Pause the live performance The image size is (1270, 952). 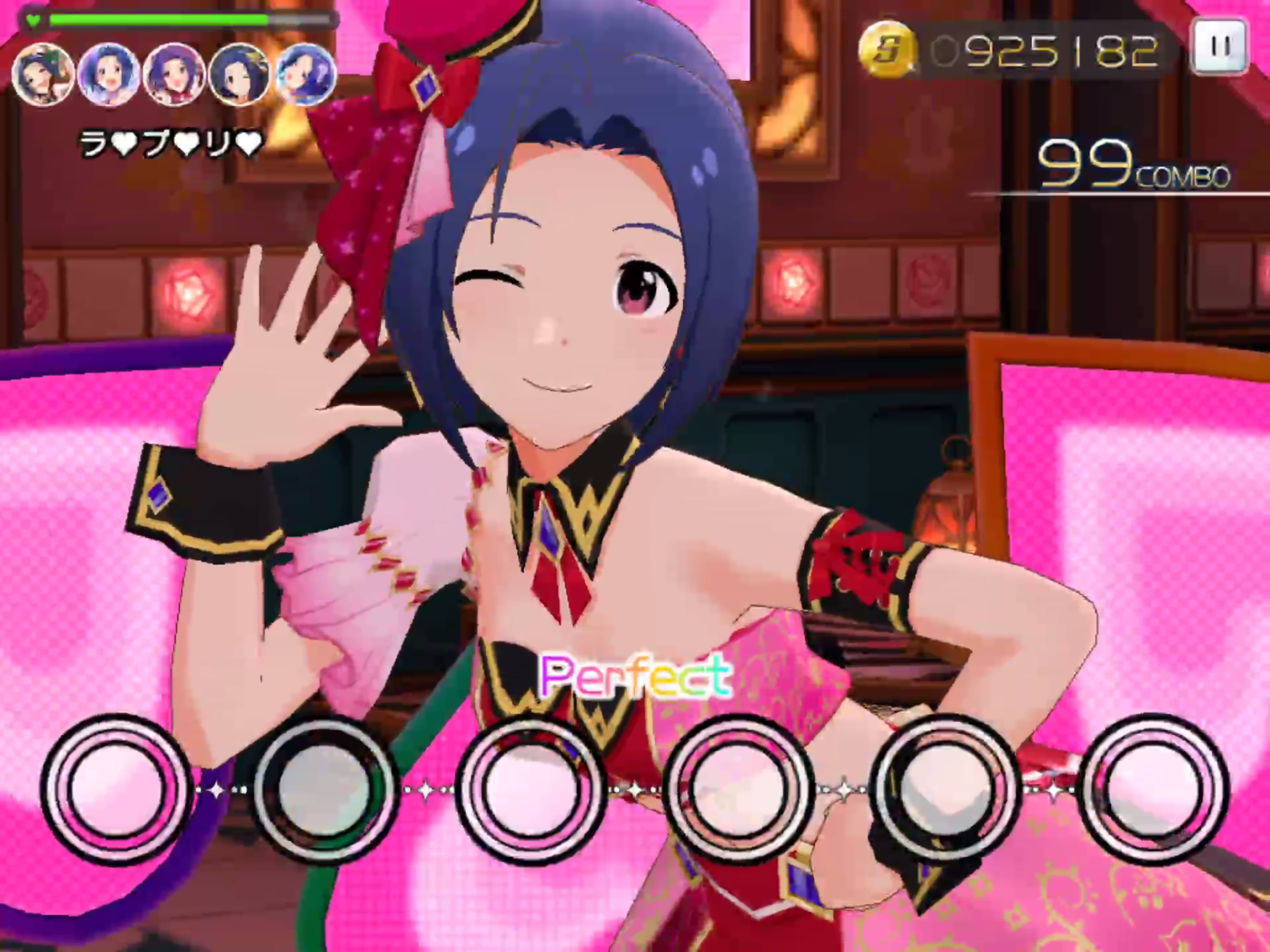(x=1220, y=48)
